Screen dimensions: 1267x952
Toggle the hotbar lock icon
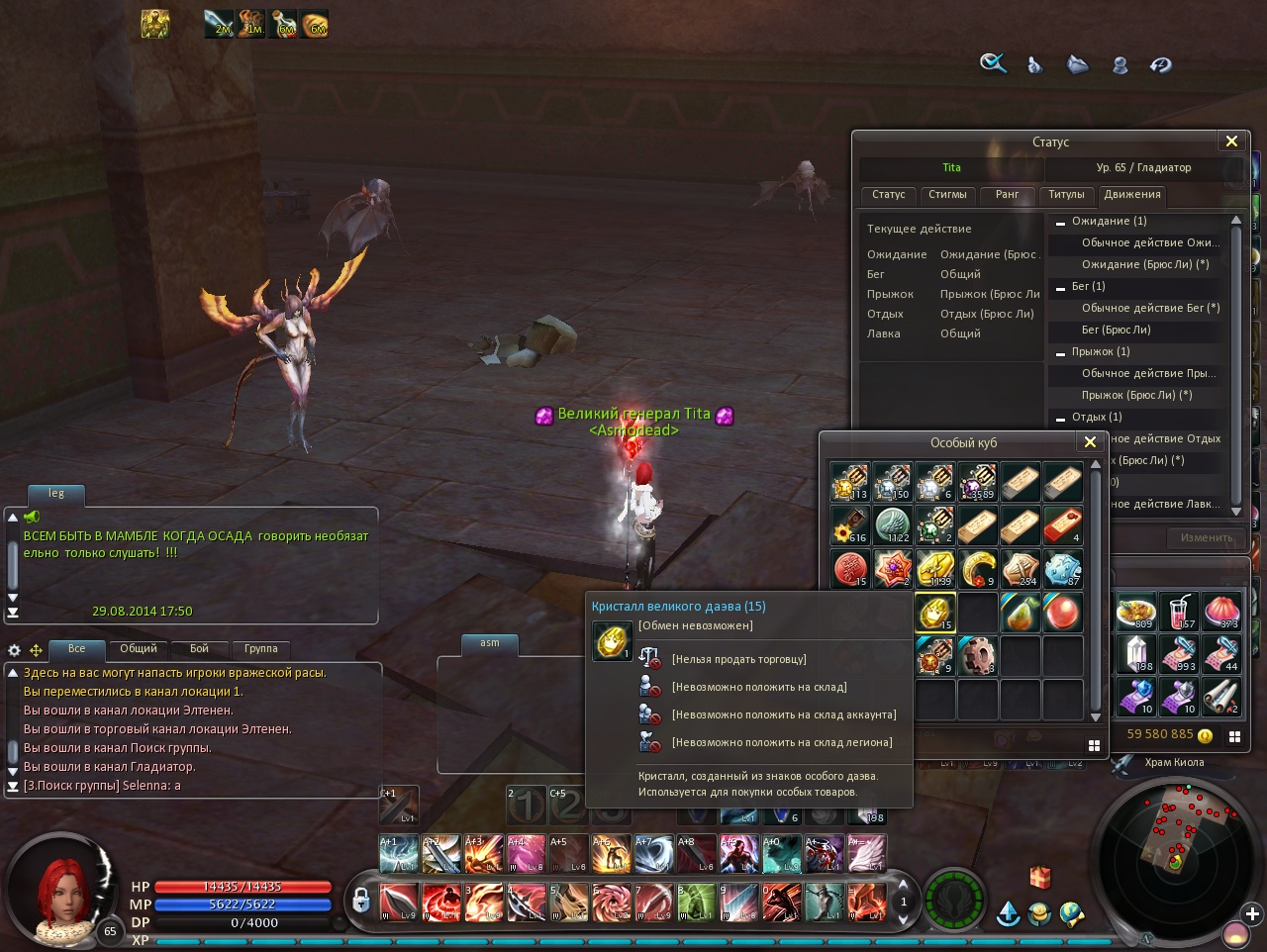point(361,900)
